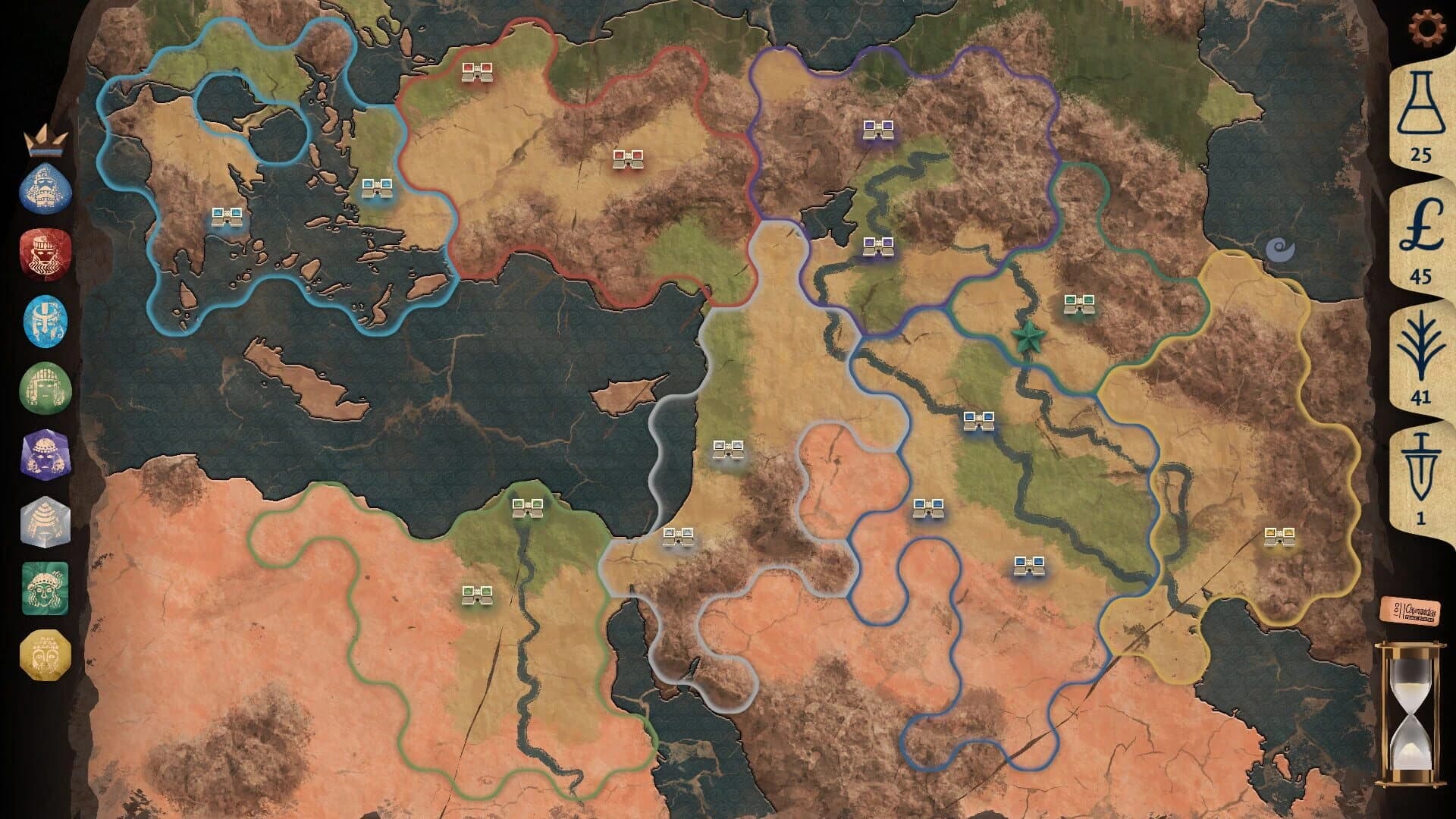
Task: Select the white pyramid faction emblem
Action: click(44, 523)
